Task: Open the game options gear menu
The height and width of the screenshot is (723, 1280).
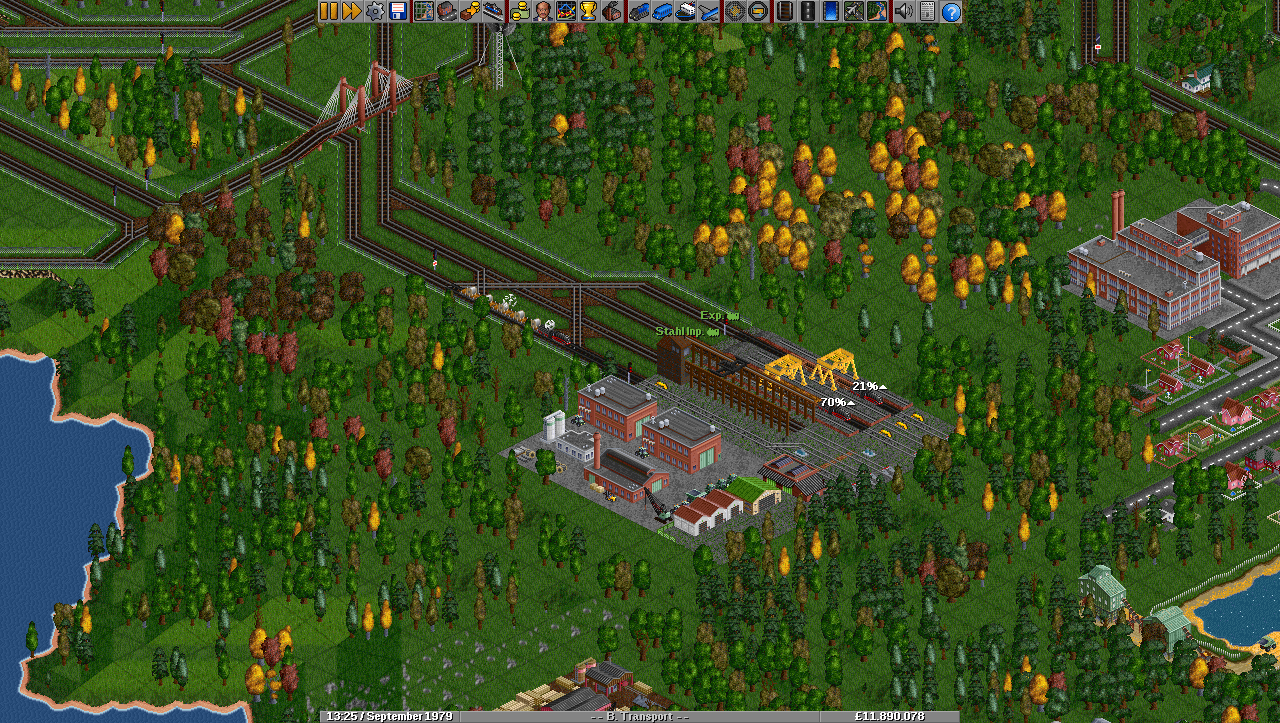Action: point(374,11)
